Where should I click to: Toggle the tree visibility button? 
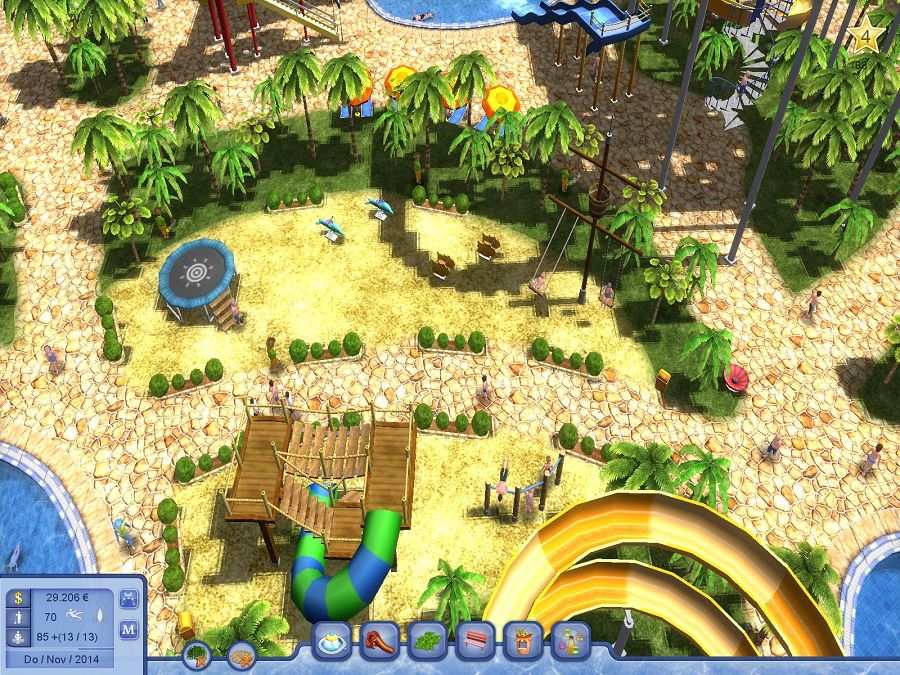coord(197,655)
